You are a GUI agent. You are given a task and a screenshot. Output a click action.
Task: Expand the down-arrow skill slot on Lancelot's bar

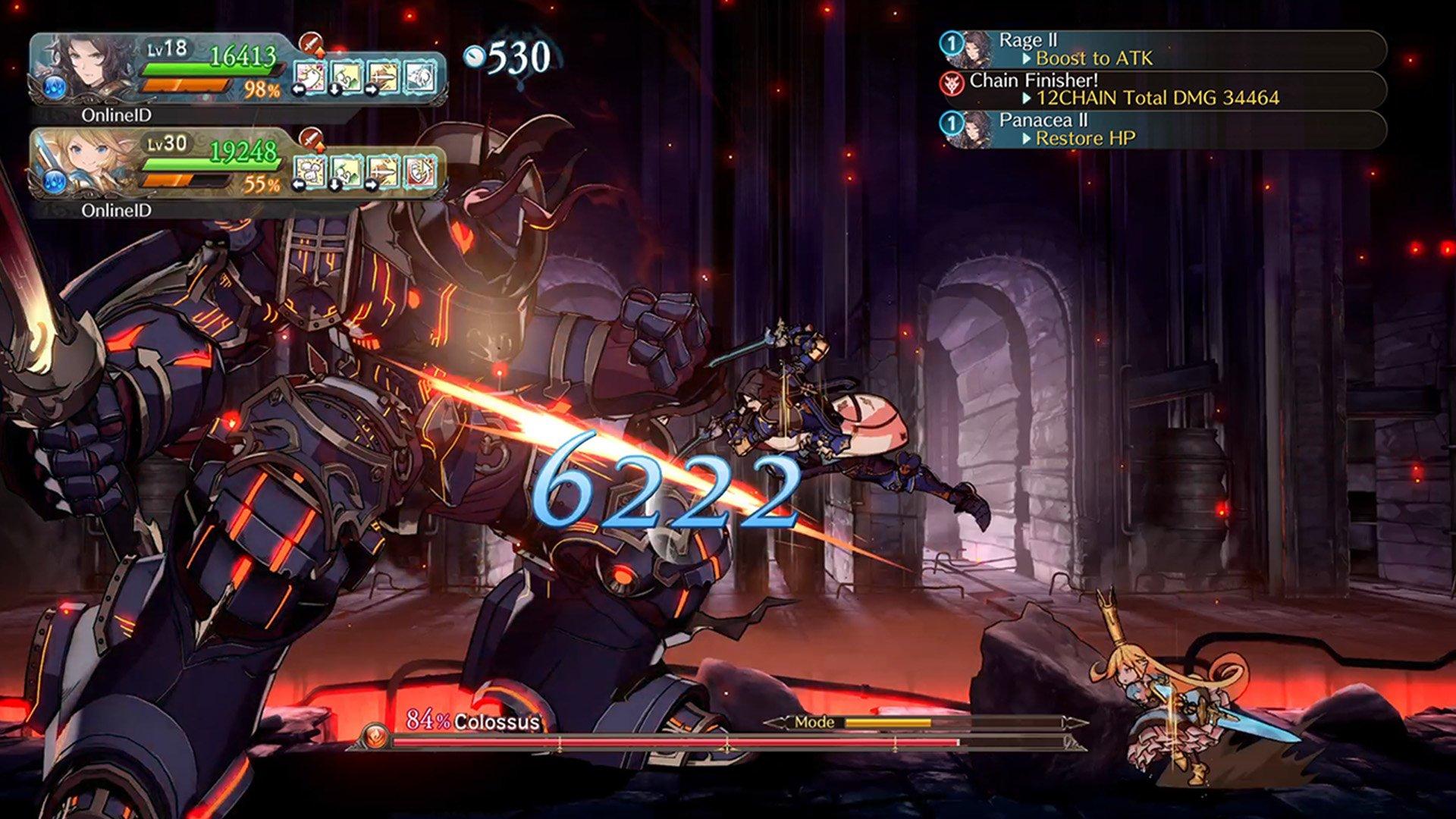[346, 77]
